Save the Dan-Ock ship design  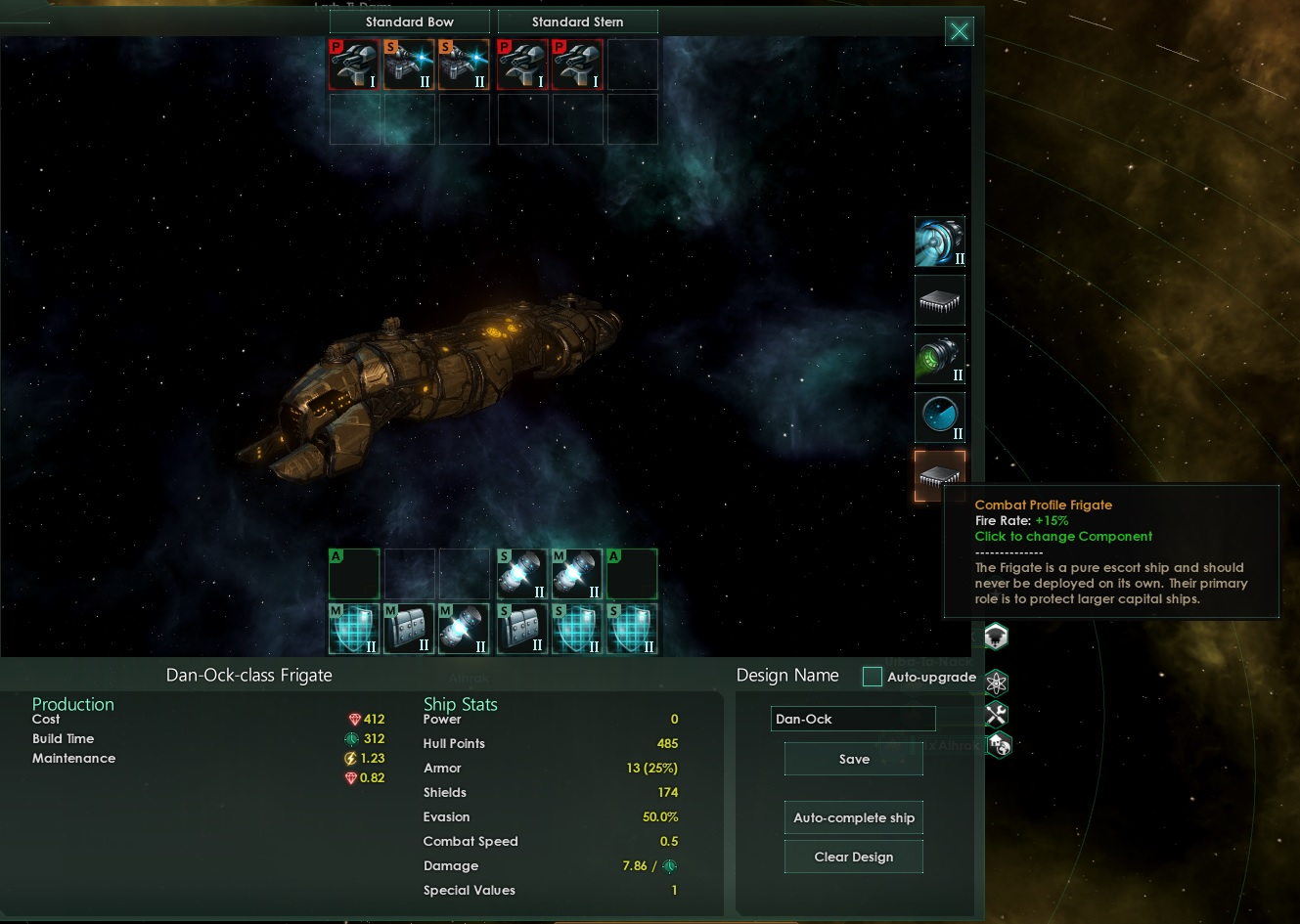point(853,759)
